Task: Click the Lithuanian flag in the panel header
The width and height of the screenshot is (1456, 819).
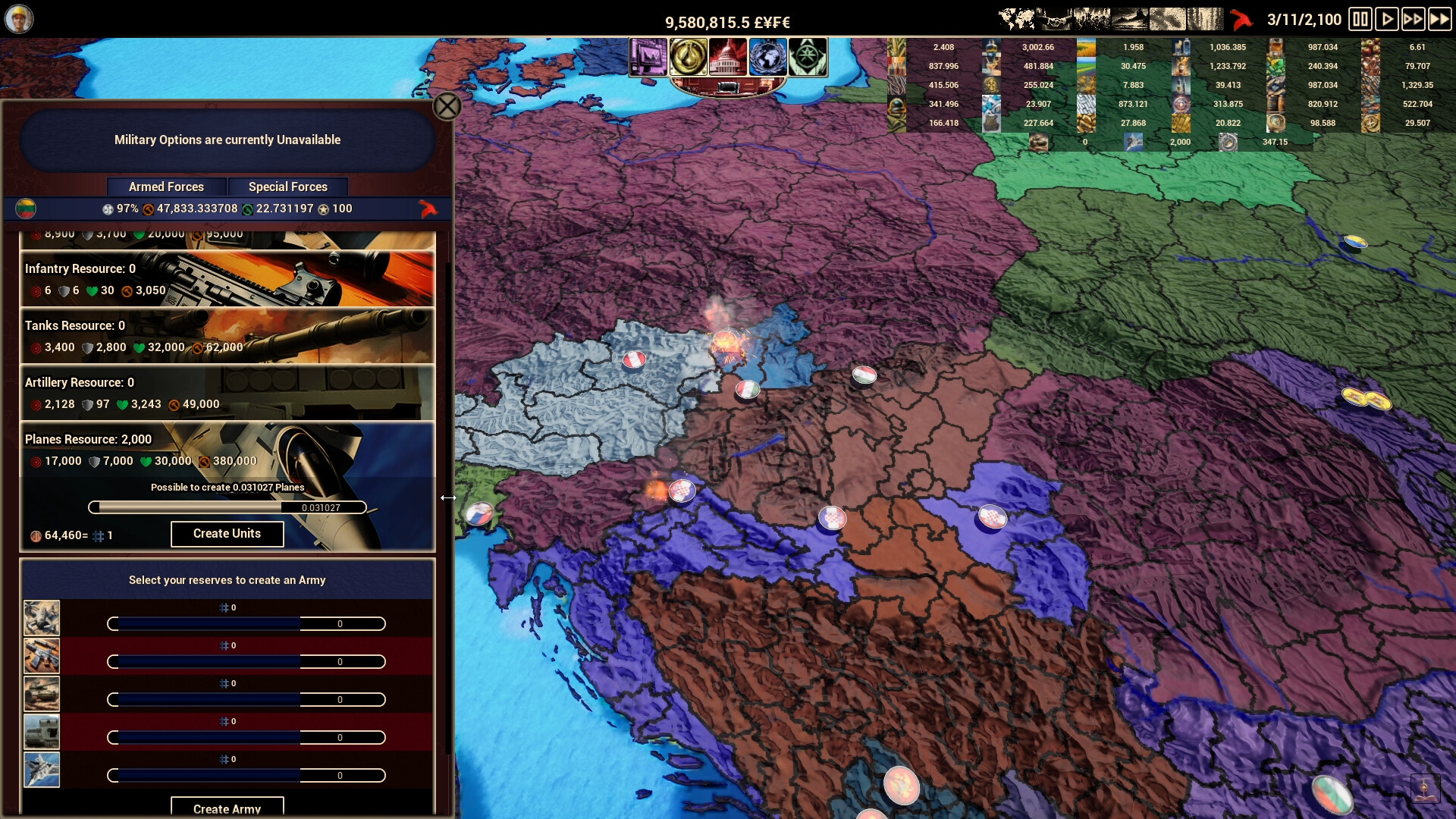Action: click(24, 208)
